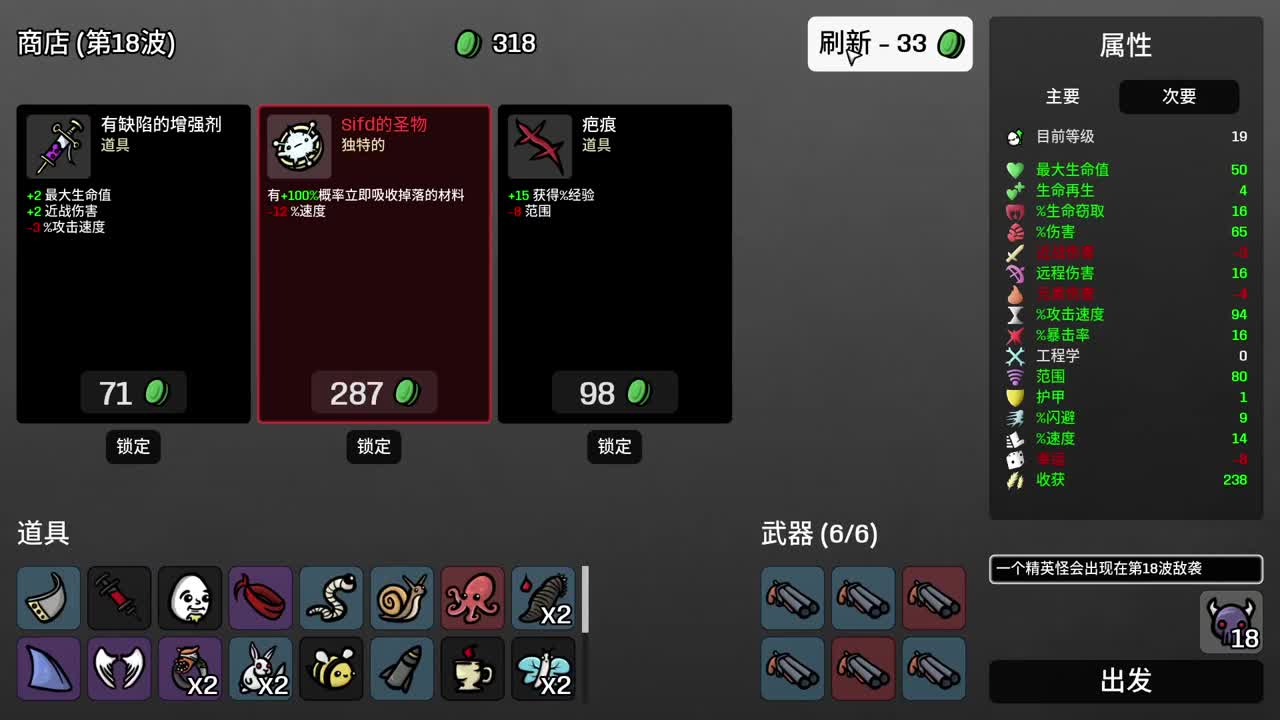The width and height of the screenshot is (1280, 720).
Task: View the 疤痕 item card
Action: click(x=614, y=263)
